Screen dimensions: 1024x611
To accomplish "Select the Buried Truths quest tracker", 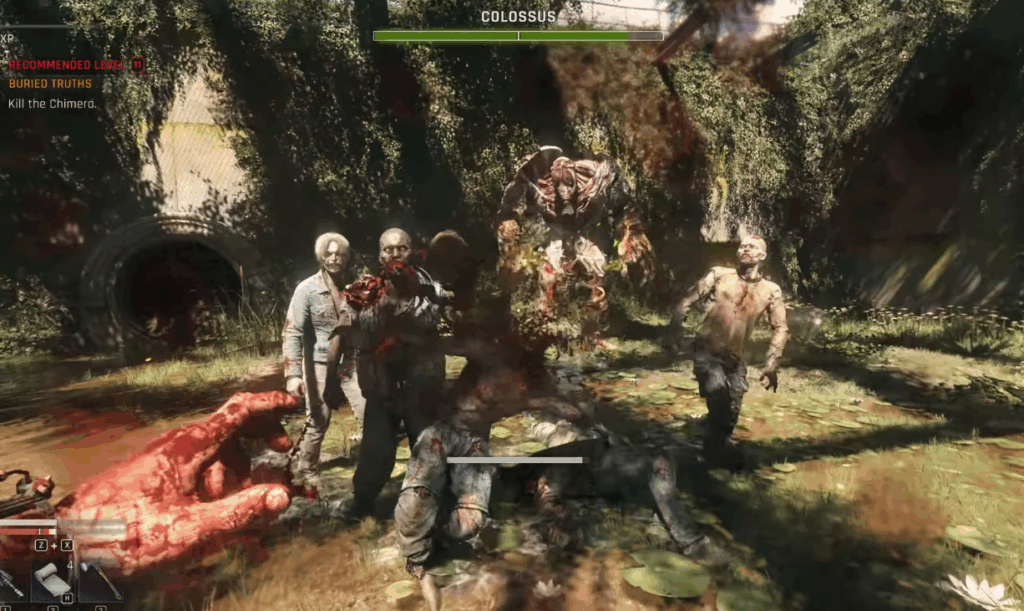I will pos(50,84).
